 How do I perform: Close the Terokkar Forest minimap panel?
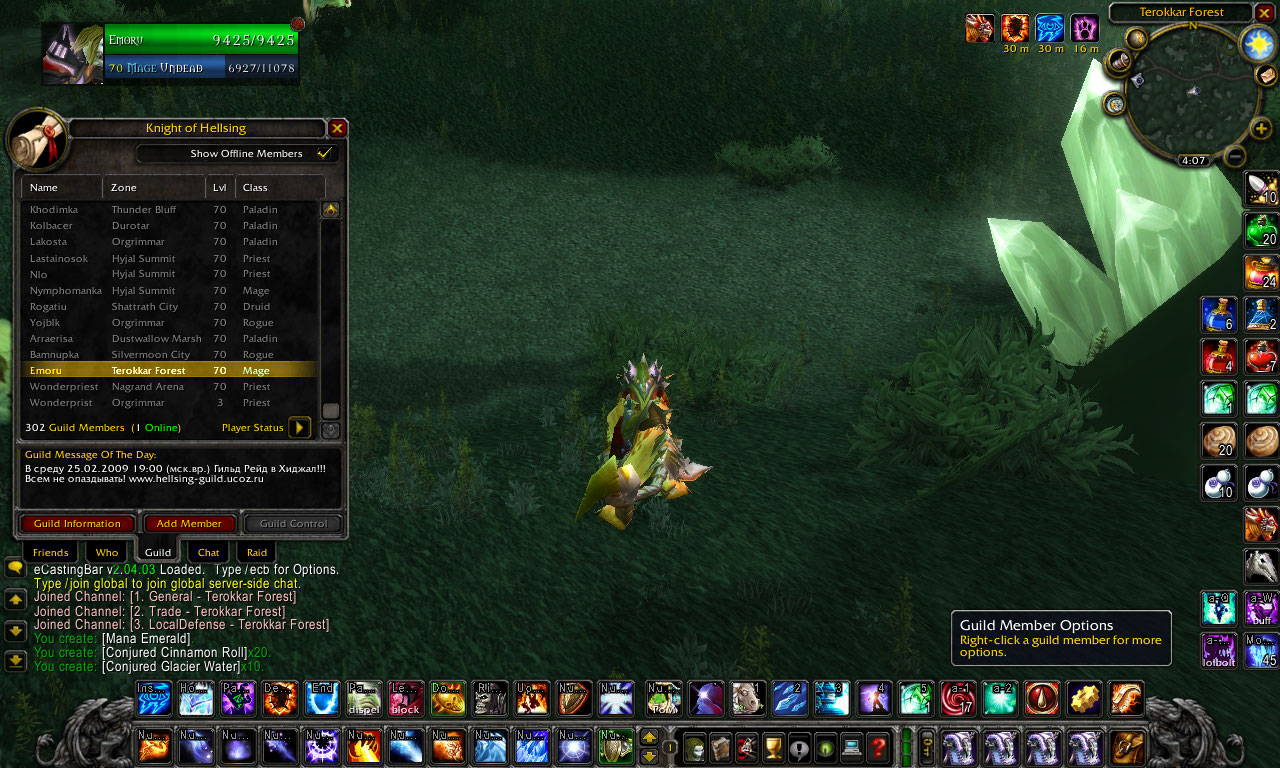click(1265, 12)
